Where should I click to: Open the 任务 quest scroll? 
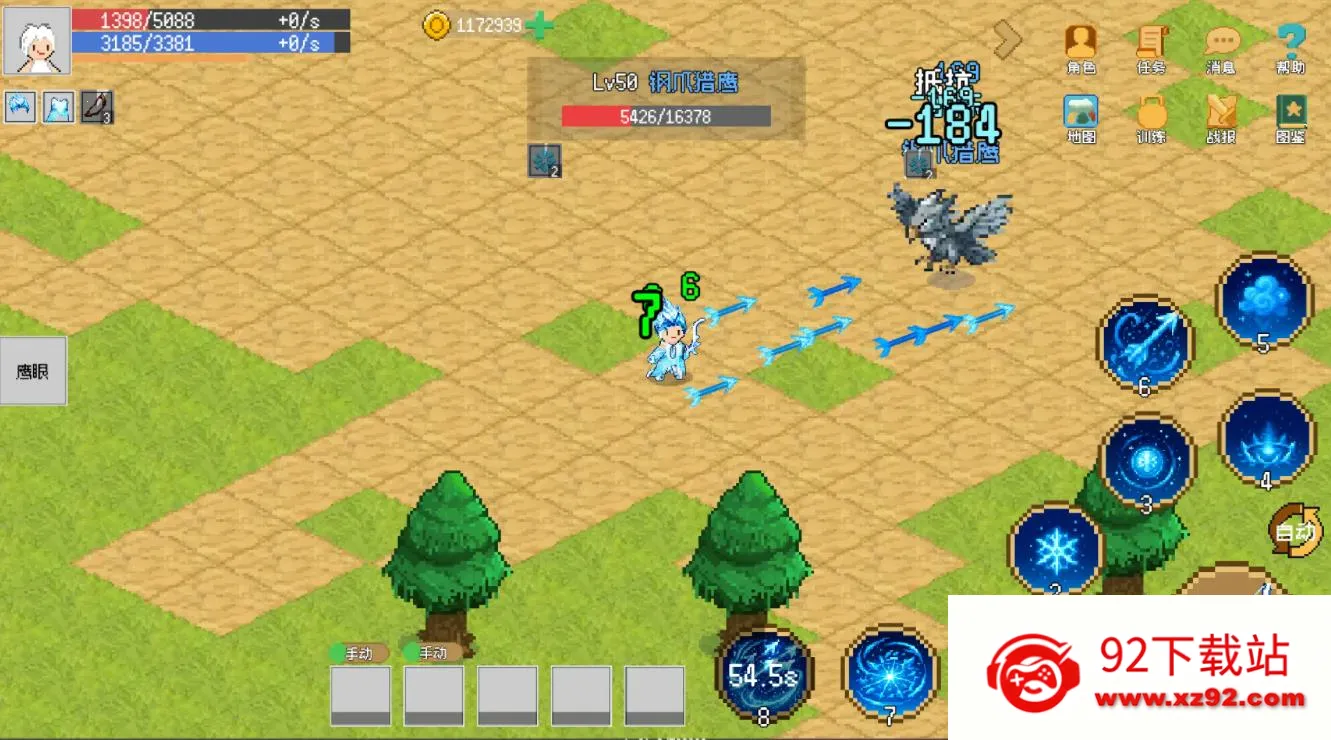(1151, 46)
